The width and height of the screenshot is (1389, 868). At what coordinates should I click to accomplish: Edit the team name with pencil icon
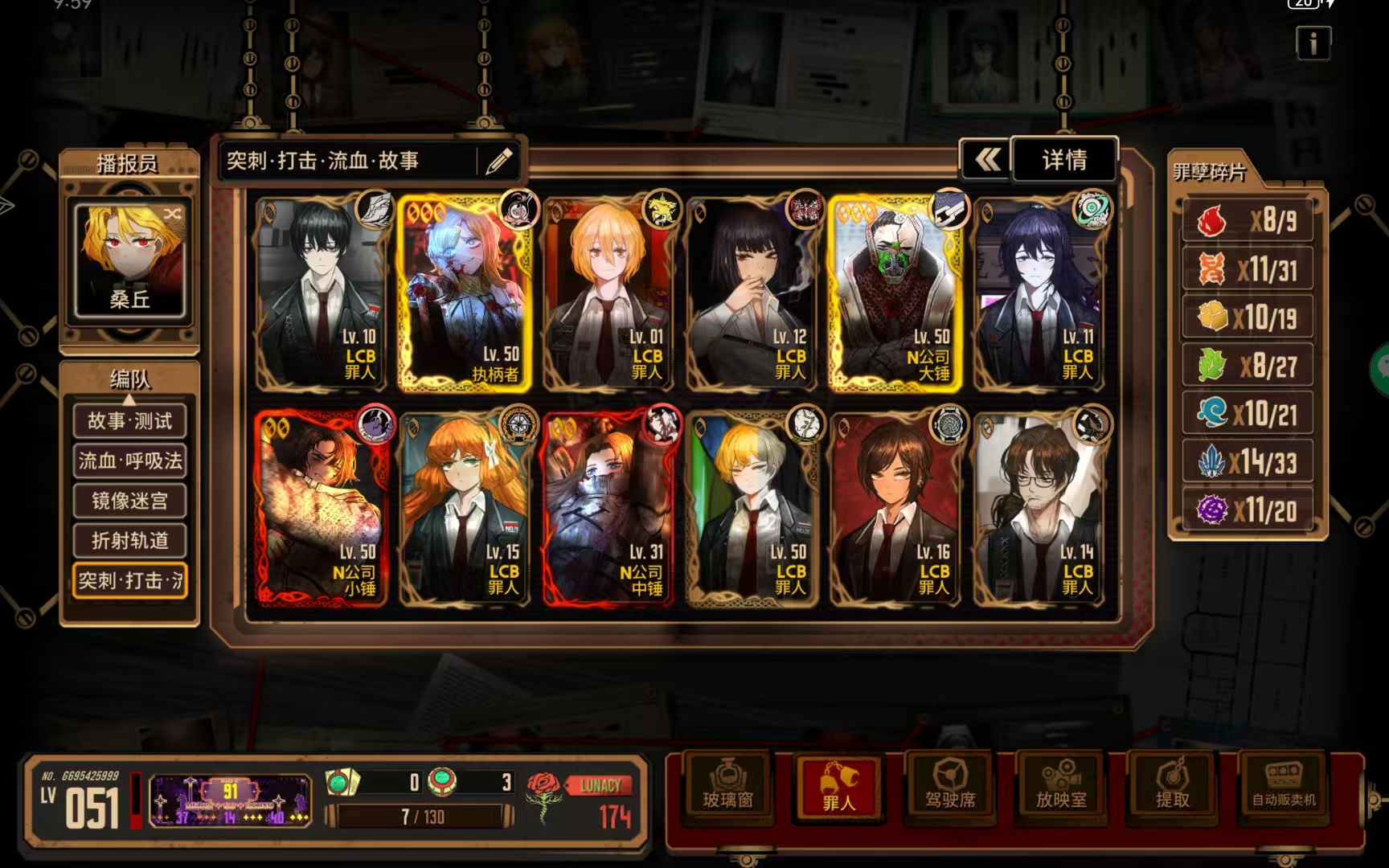[x=498, y=161]
